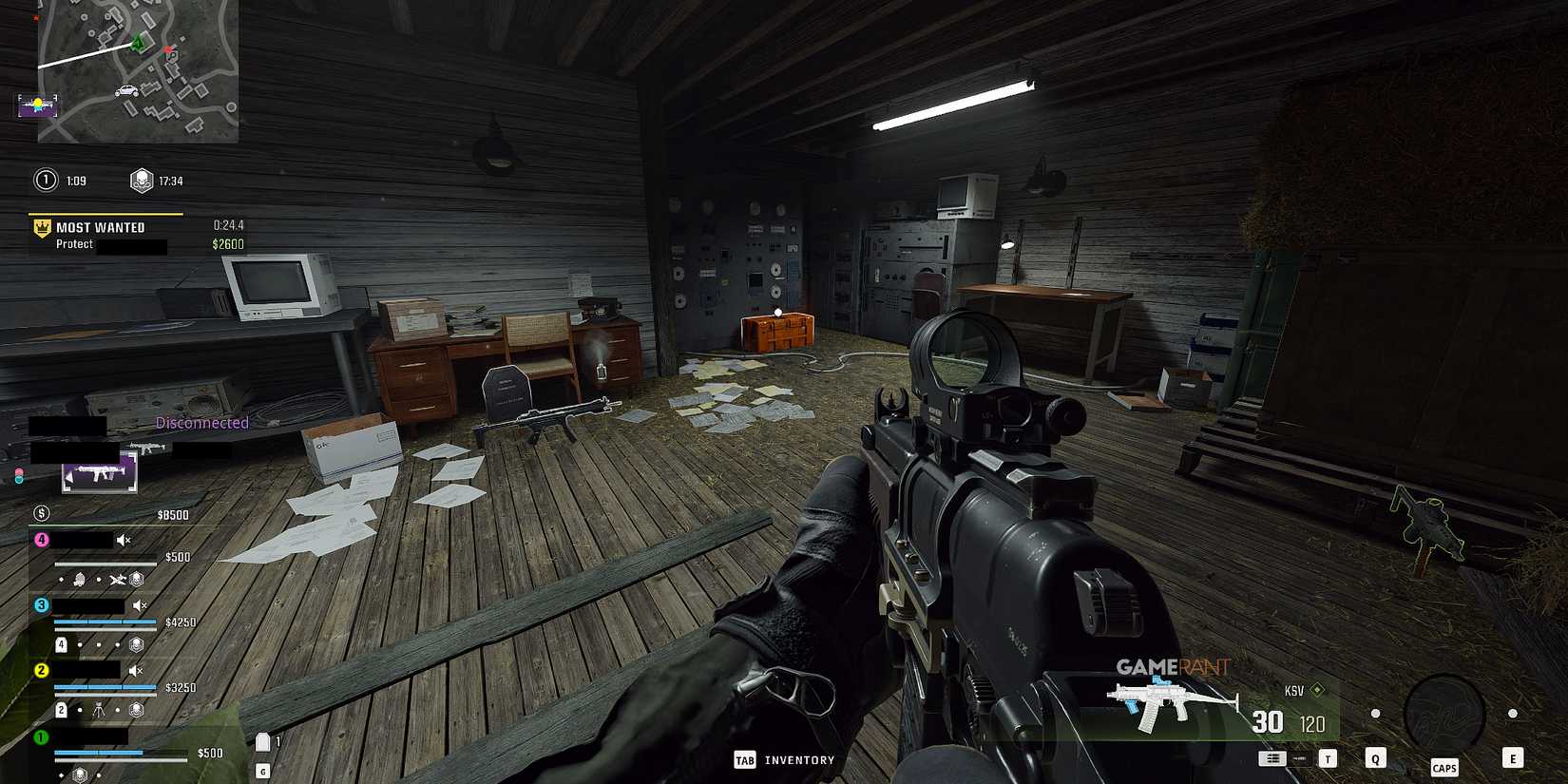The image size is (1568, 784).
Task: Mute player 3 using the speaker icon
Action: point(139,605)
